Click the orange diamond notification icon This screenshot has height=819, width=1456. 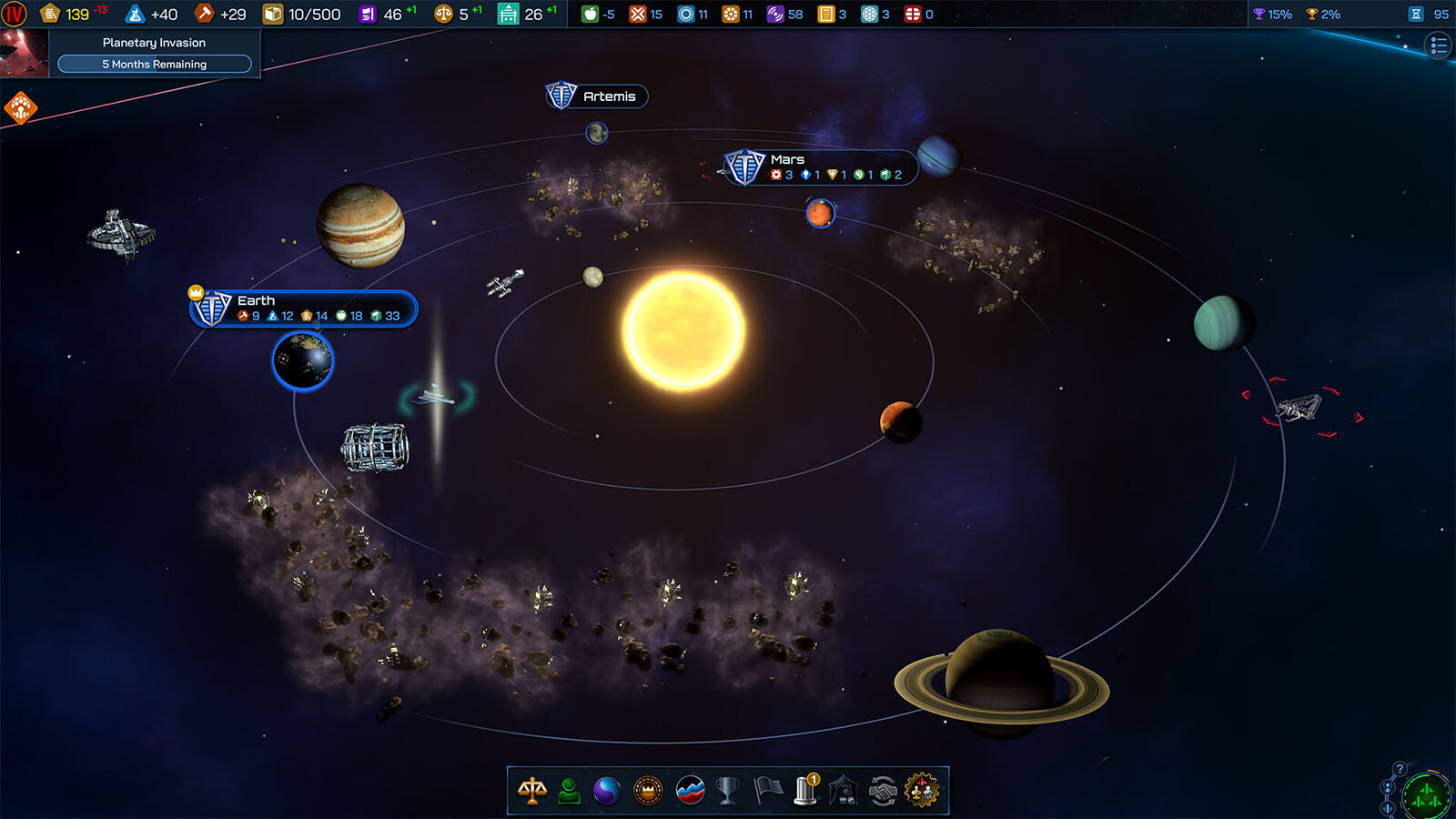[20, 107]
